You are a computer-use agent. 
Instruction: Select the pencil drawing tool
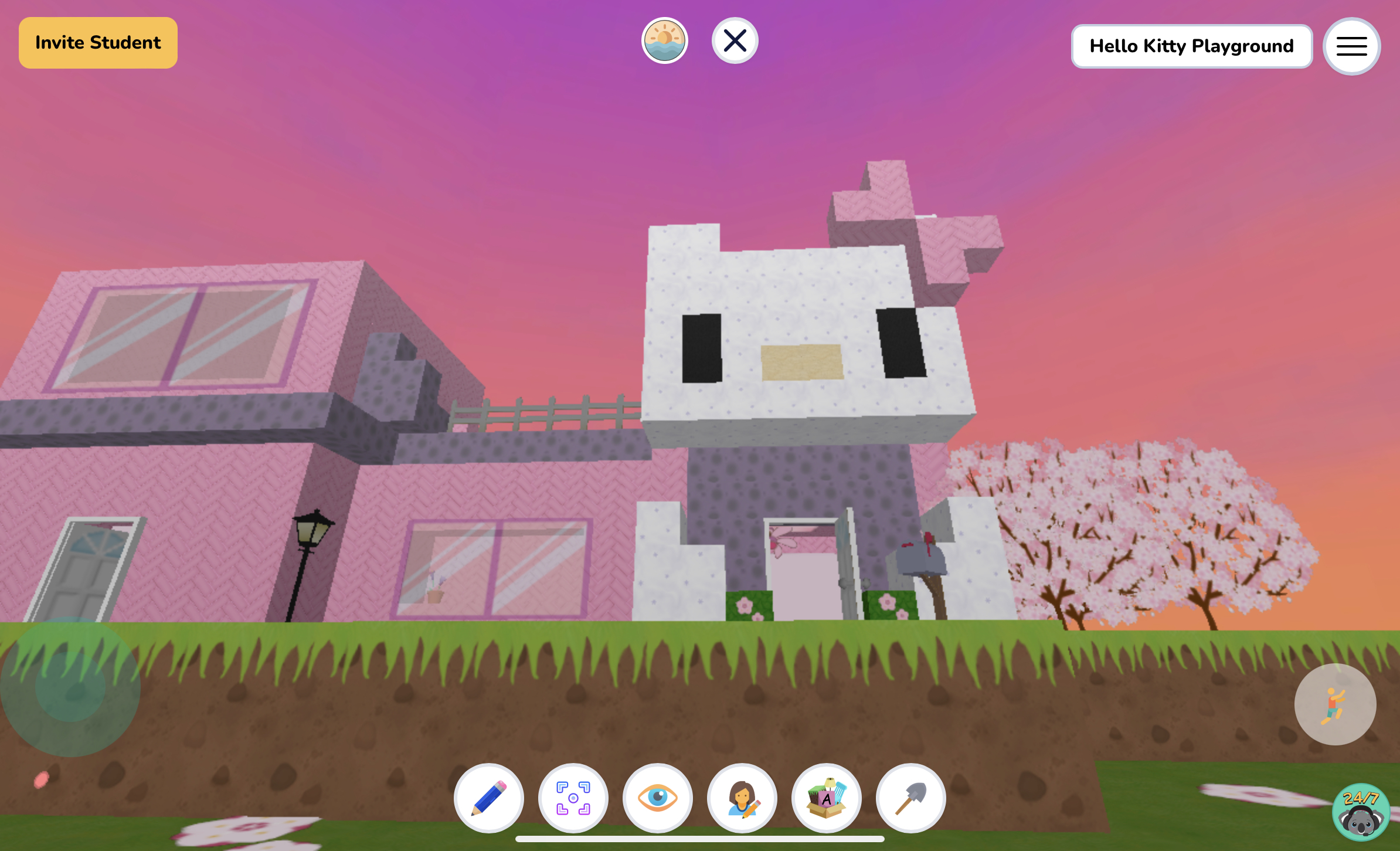490,799
